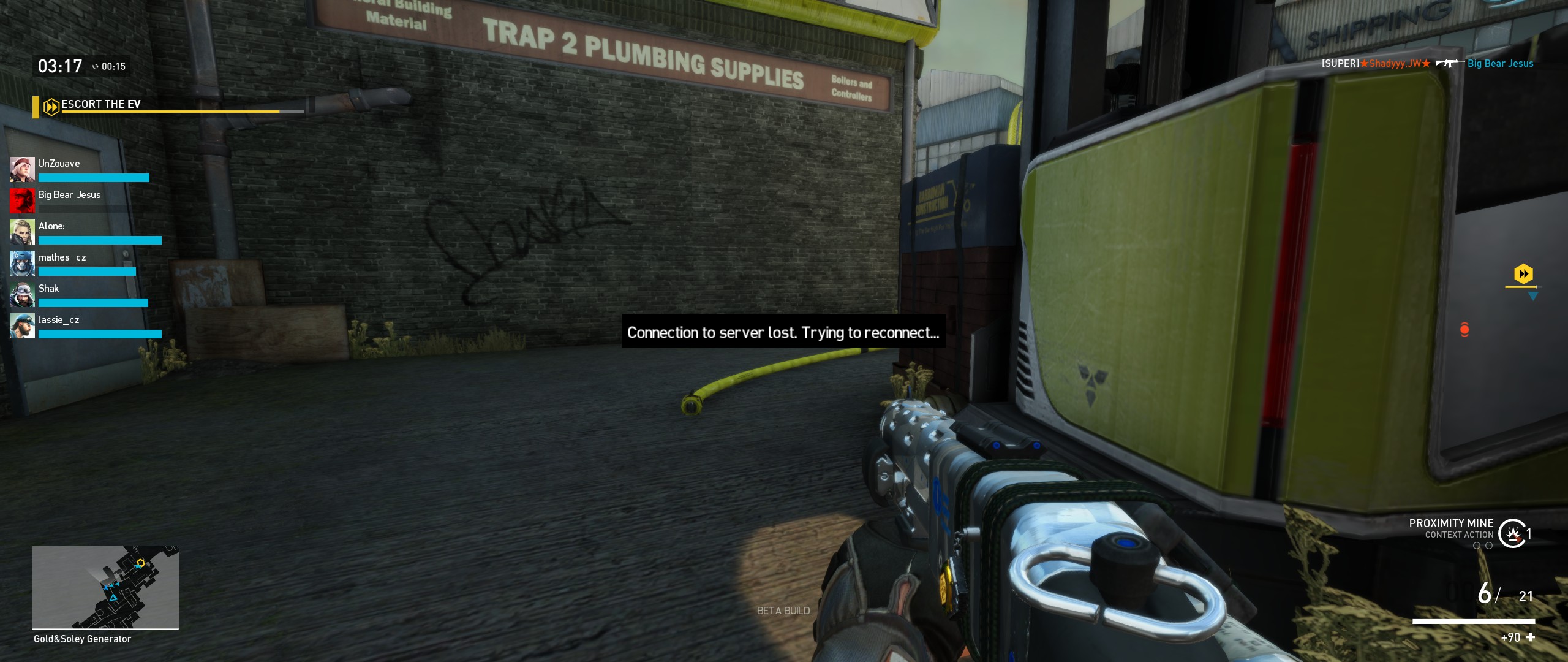Select mathes_cz in the team list
Viewport: 1568px width, 662px height.
pyautogui.click(x=61, y=257)
